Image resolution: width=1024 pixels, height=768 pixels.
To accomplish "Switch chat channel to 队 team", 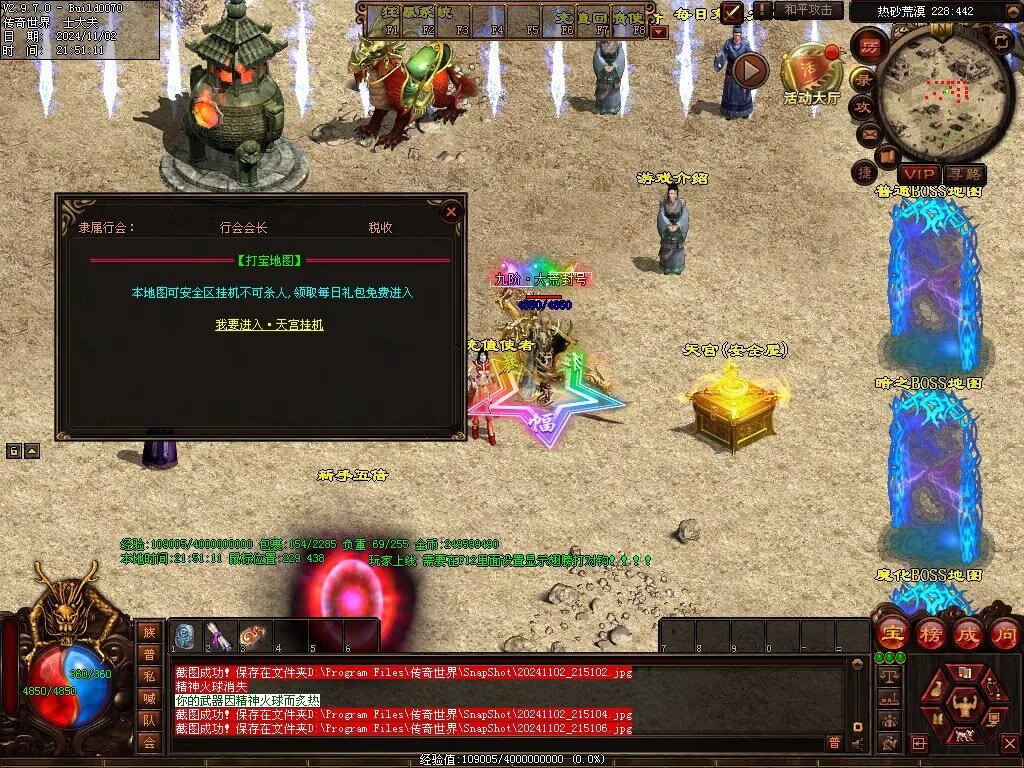I will (149, 719).
